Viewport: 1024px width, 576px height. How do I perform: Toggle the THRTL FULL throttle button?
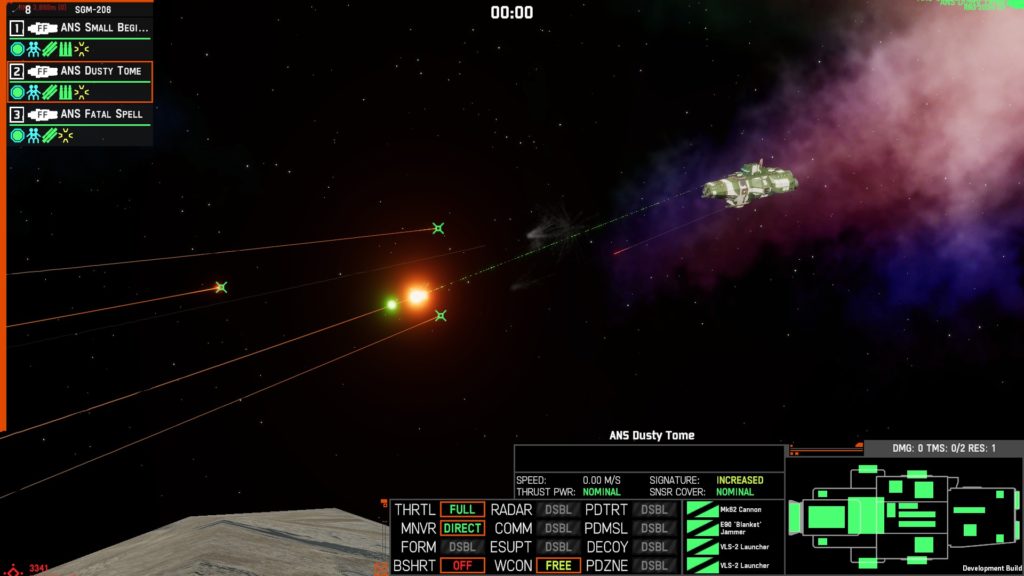[462, 509]
